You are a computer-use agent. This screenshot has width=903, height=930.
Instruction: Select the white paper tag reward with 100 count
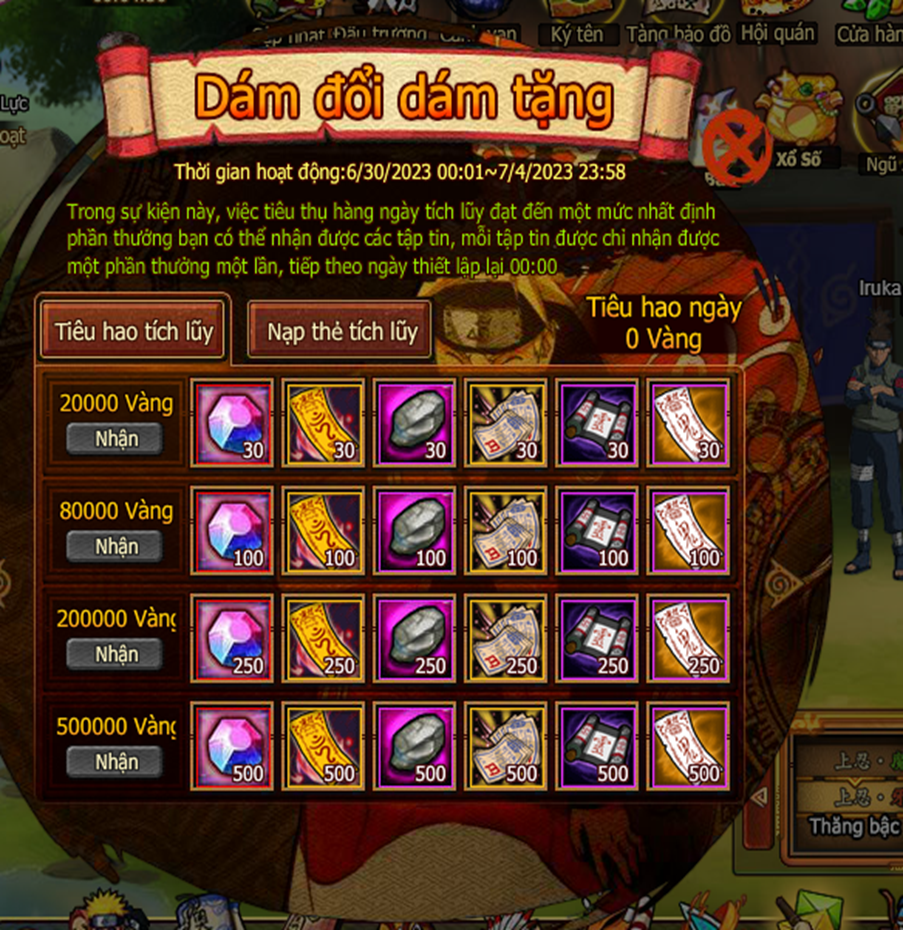click(x=688, y=531)
